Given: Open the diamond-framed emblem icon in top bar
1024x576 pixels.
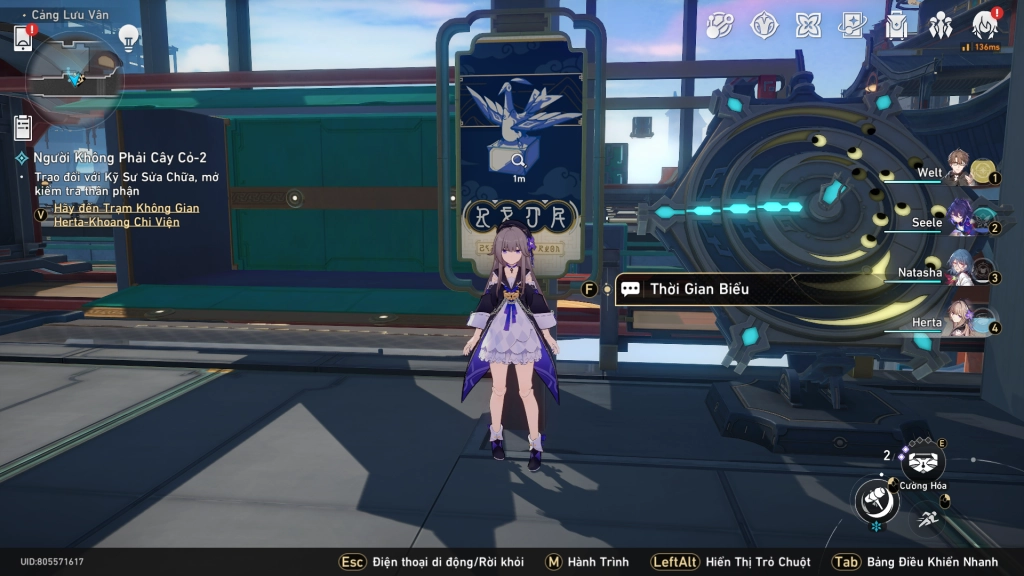Looking at the screenshot, I should pos(765,26).
